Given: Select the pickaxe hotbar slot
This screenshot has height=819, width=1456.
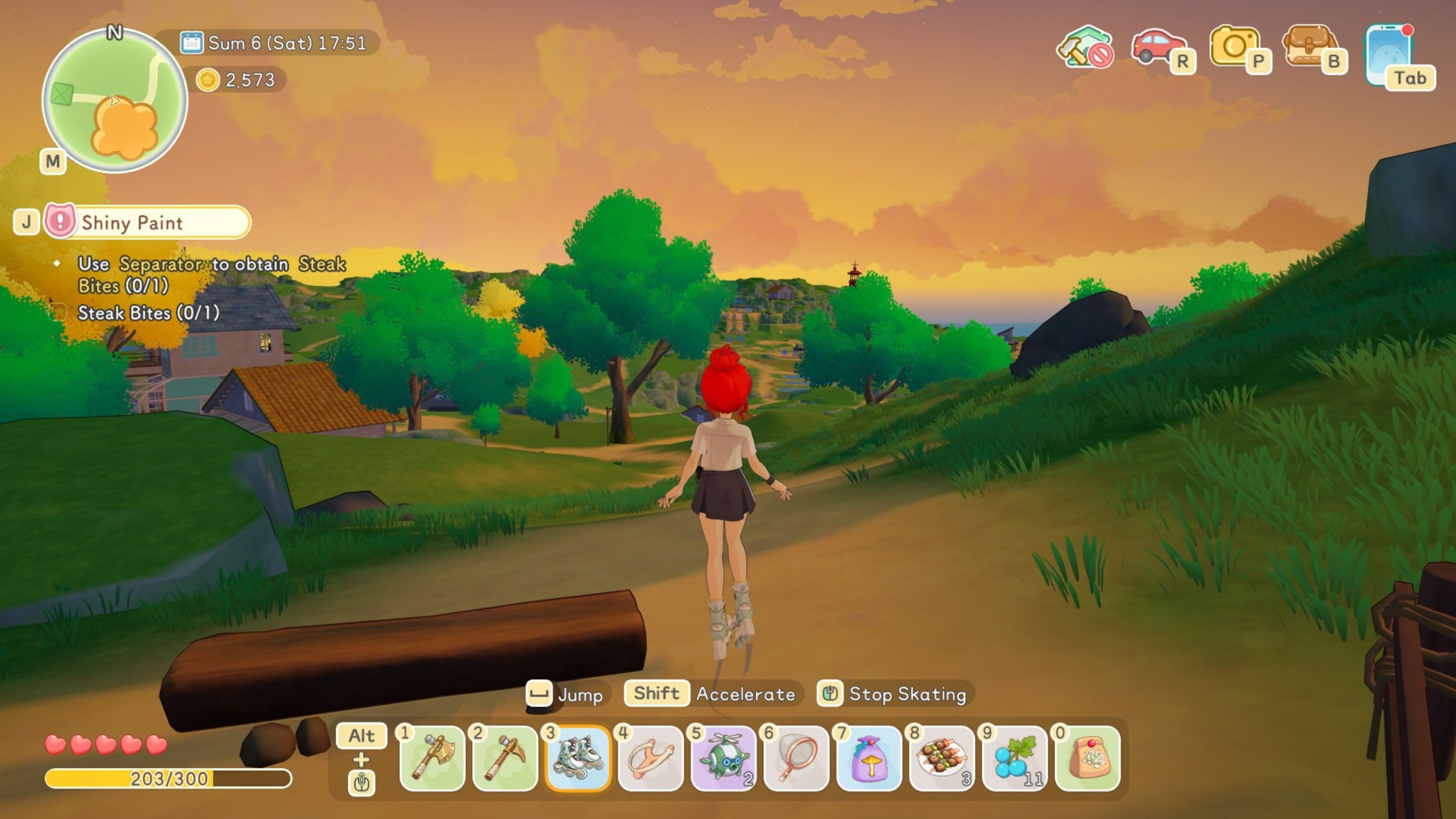Looking at the screenshot, I should (505, 758).
